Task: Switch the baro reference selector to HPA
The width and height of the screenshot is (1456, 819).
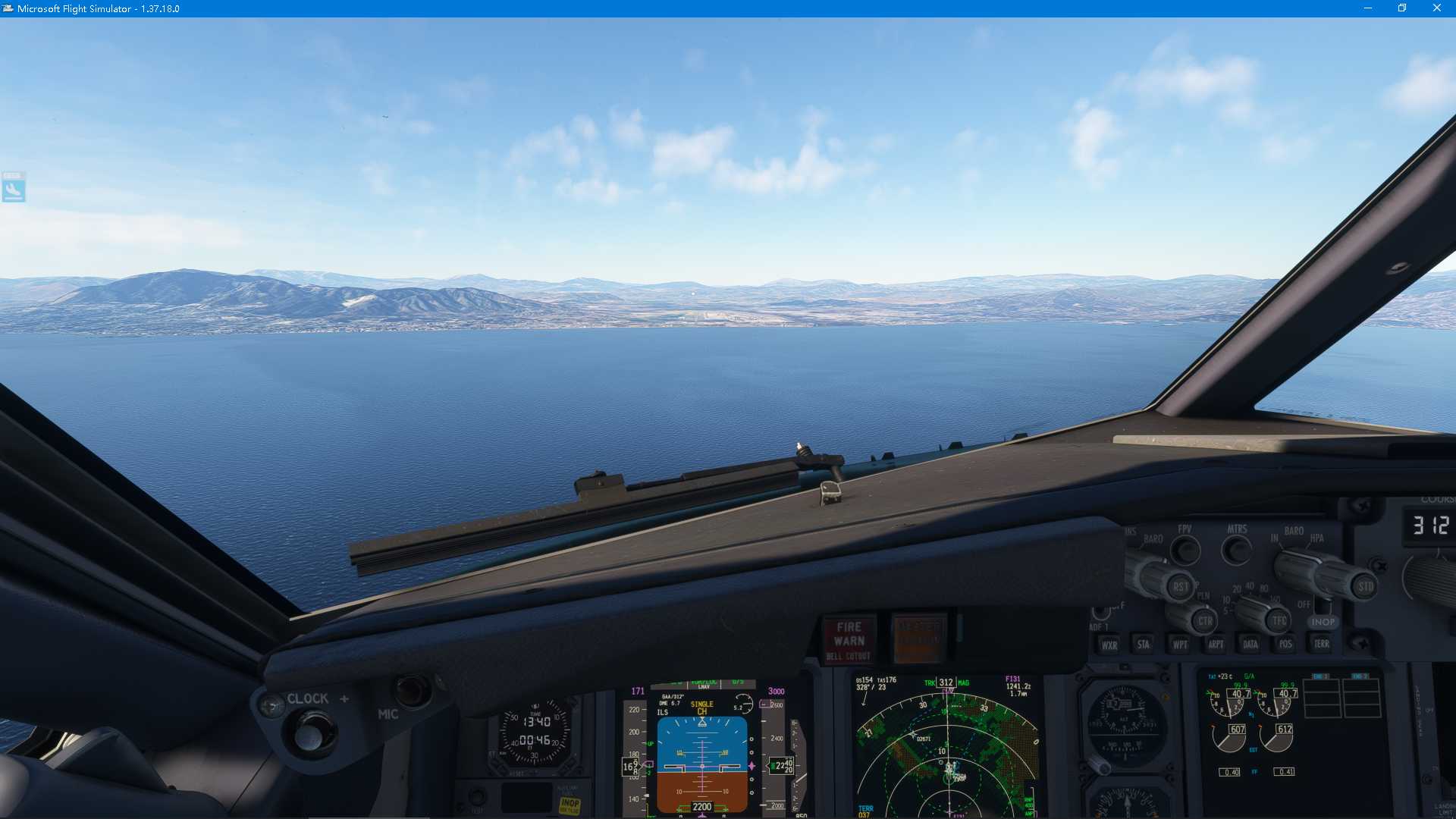Action: click(x=1318, y=538)
